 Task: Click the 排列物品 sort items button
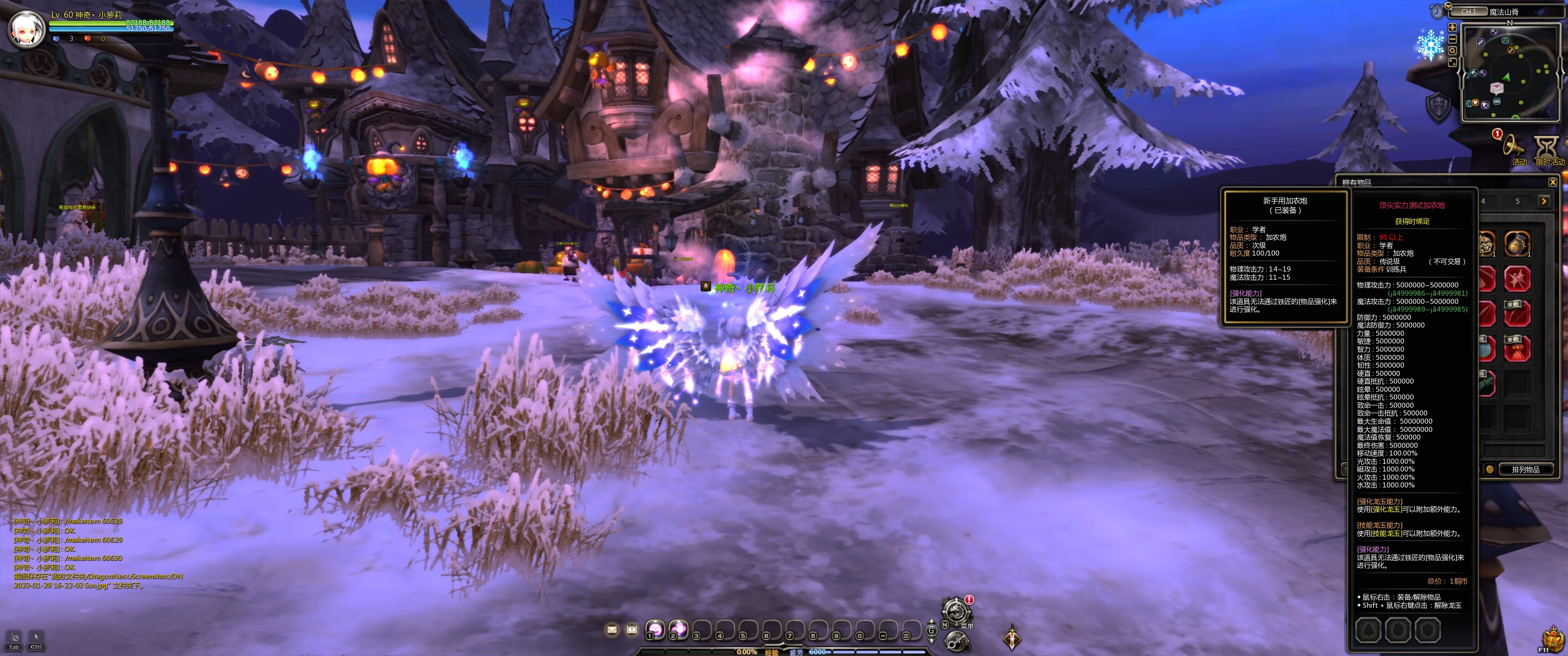(1525, 469)
